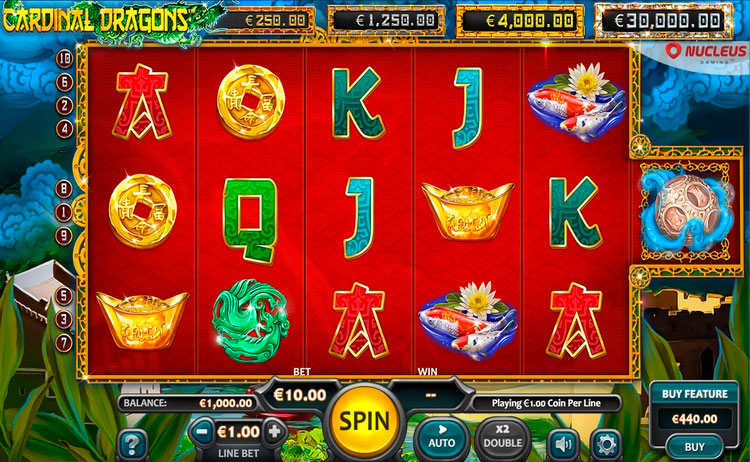Select payline number 7 marker

click(x=64, y=343)
